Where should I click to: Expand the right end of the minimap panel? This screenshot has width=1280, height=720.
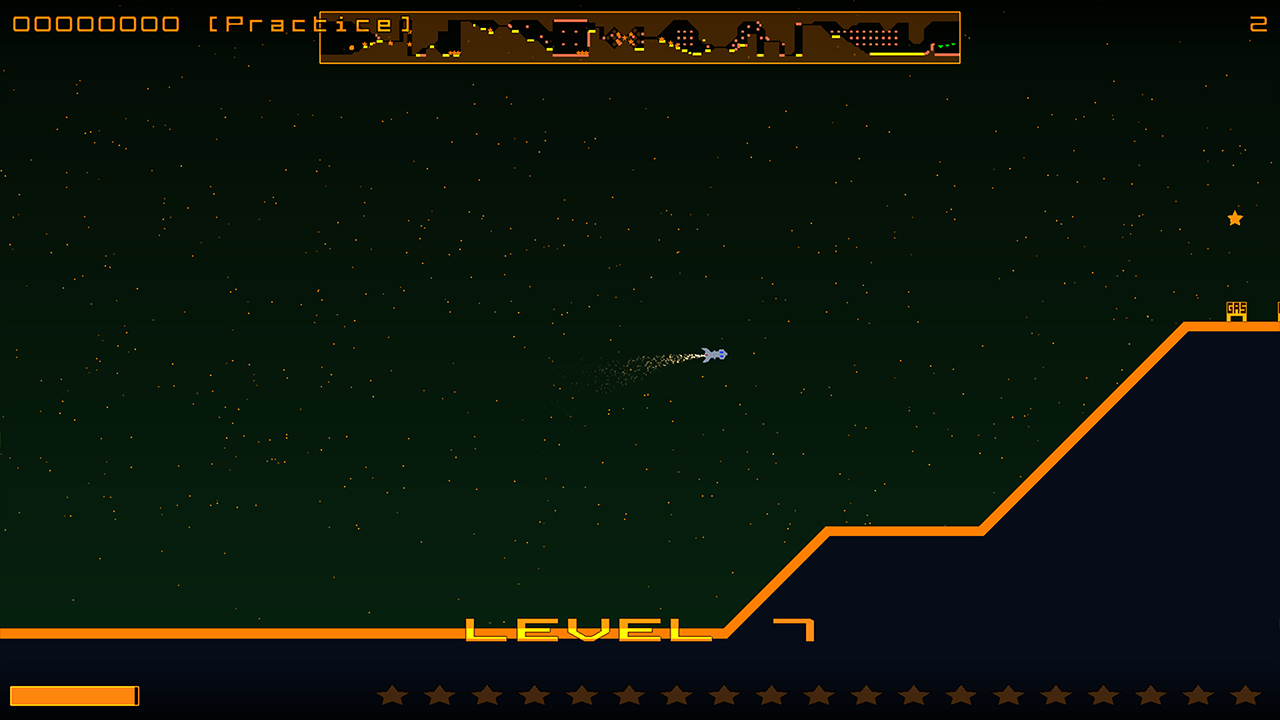click(955, 36)
